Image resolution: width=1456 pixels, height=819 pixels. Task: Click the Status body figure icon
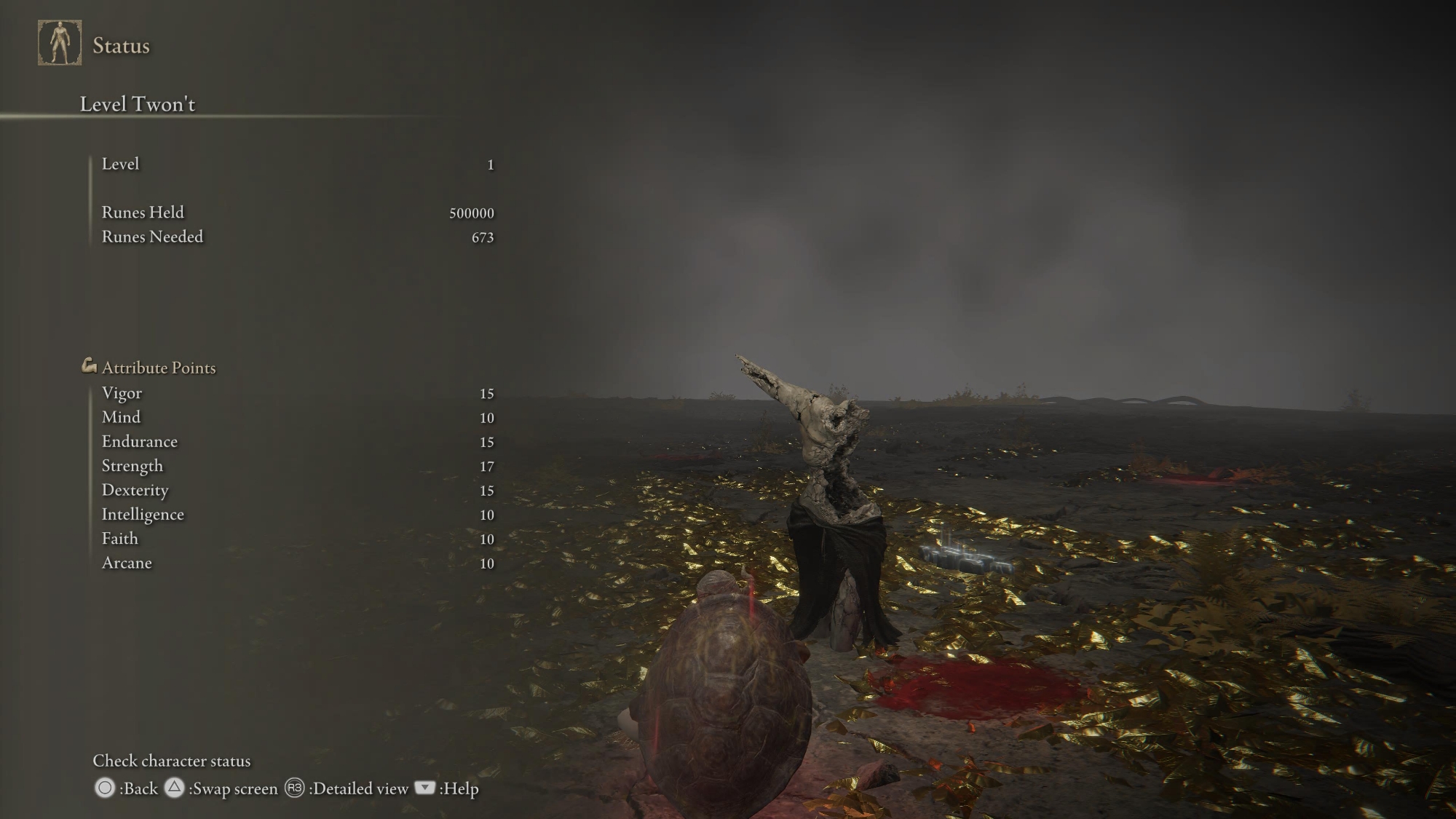(x=60, y=43)
